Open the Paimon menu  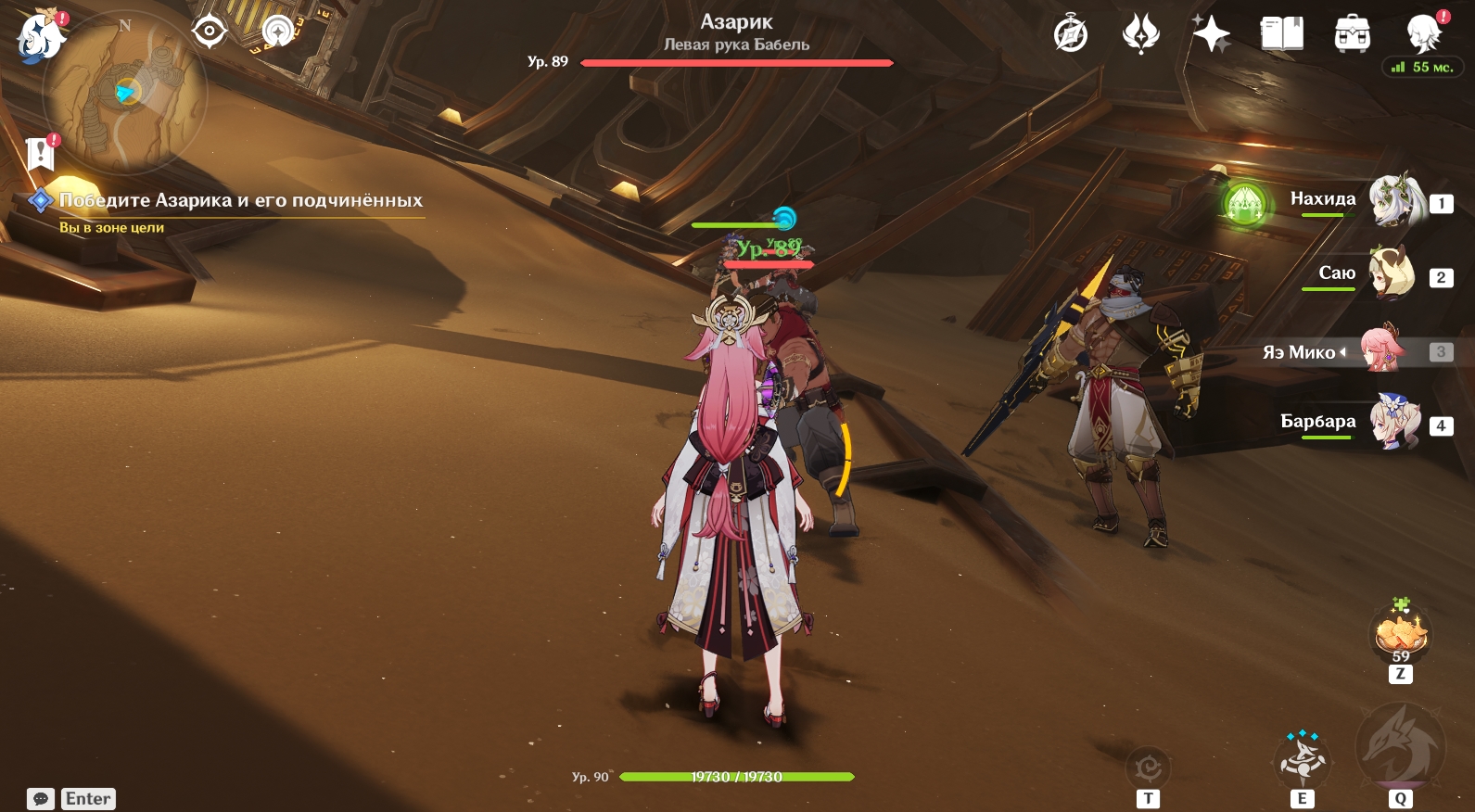click(39, 37)
